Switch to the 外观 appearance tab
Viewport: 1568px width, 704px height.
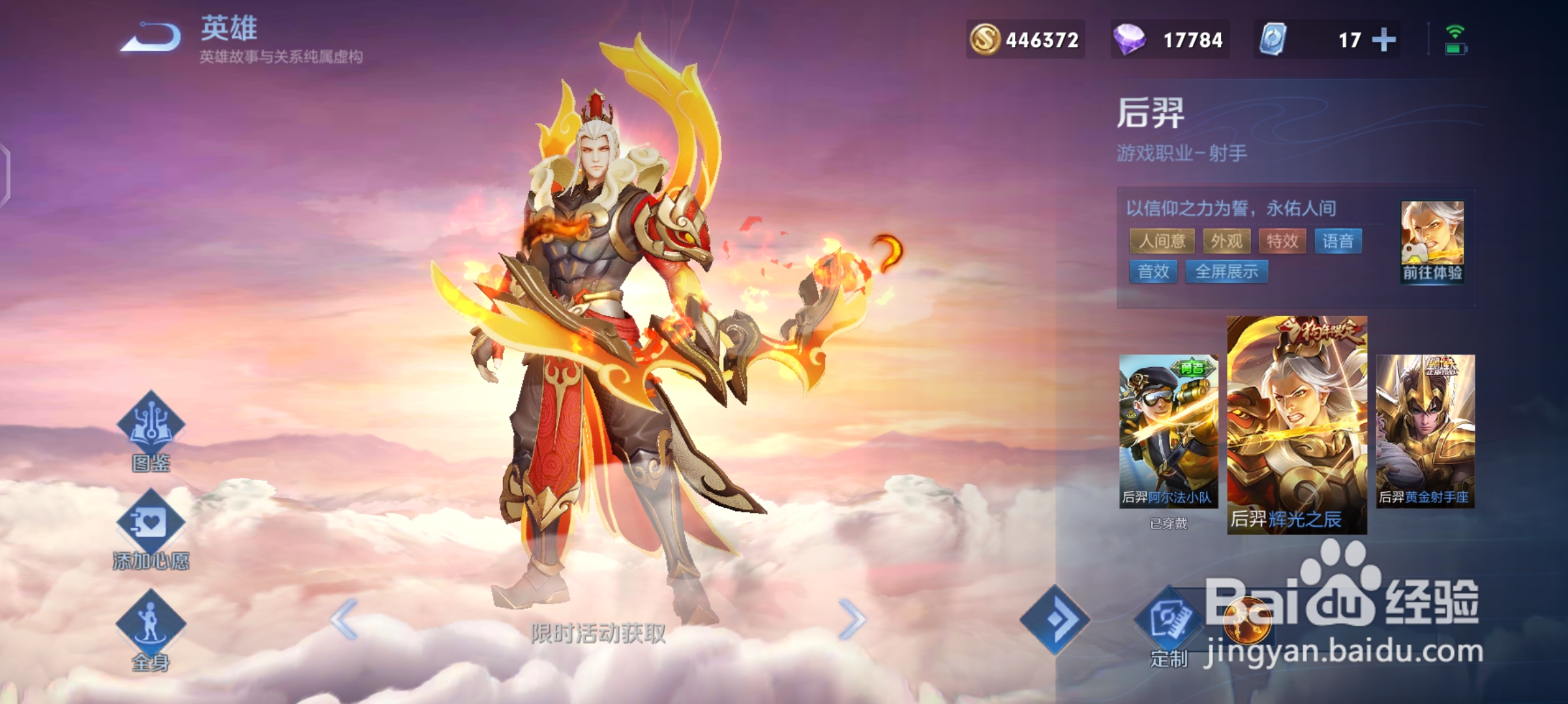point(1227,241)
